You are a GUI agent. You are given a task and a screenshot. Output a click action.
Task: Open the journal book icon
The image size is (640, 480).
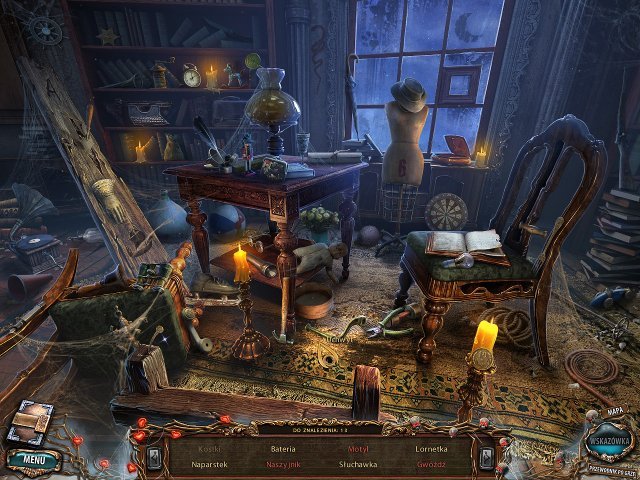click(x=28, y=420)
